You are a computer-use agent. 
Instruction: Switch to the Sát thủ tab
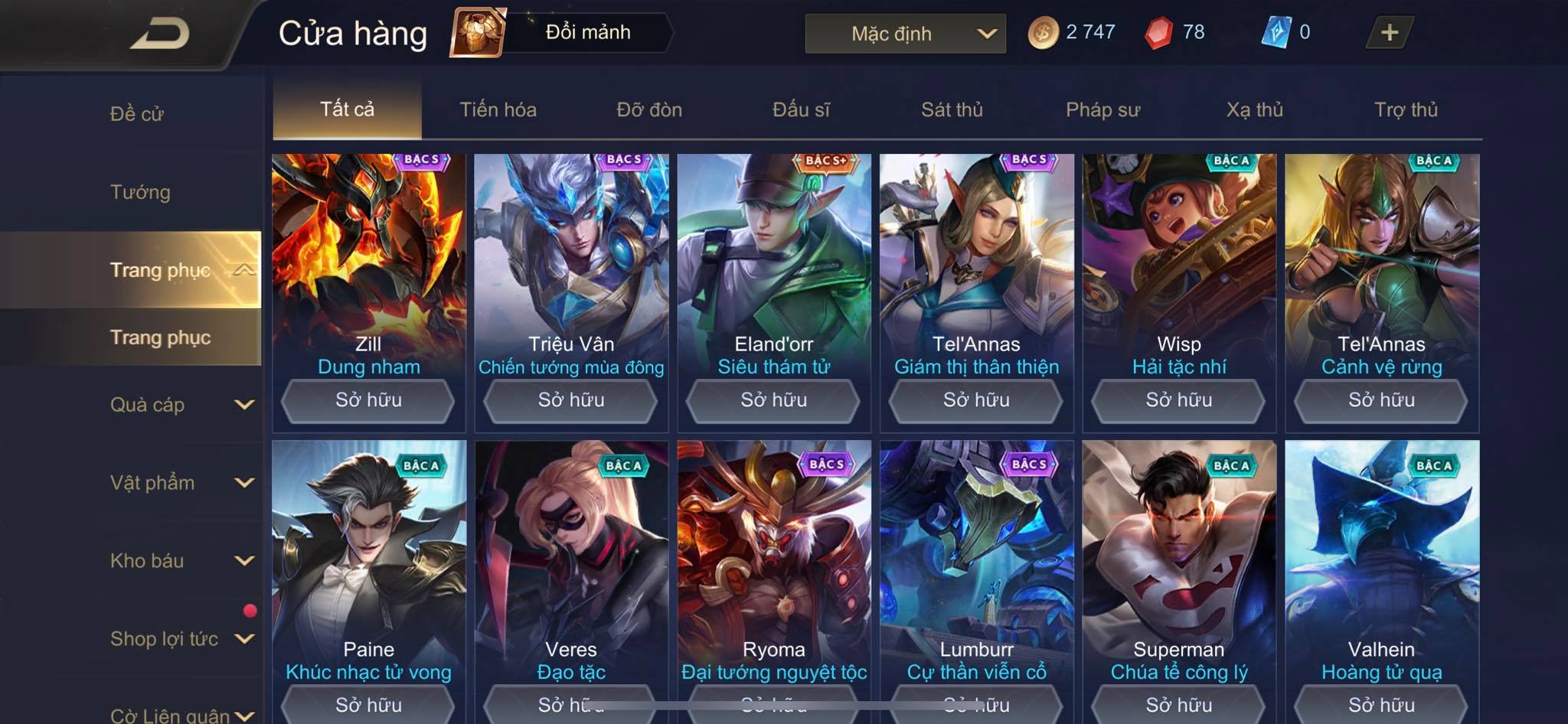click(952, 109)
